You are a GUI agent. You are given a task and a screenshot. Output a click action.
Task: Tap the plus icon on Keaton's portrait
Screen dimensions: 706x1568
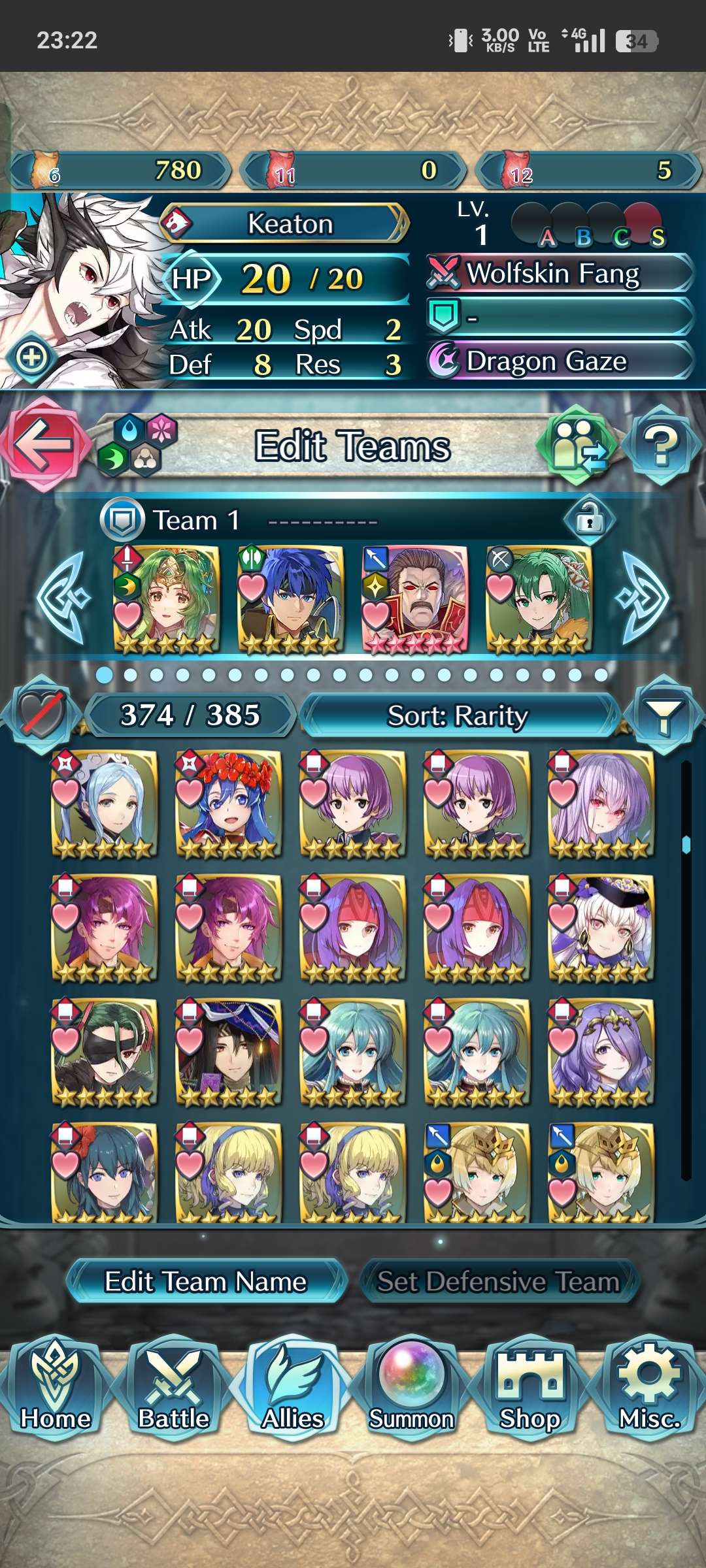tap(32, 357)
